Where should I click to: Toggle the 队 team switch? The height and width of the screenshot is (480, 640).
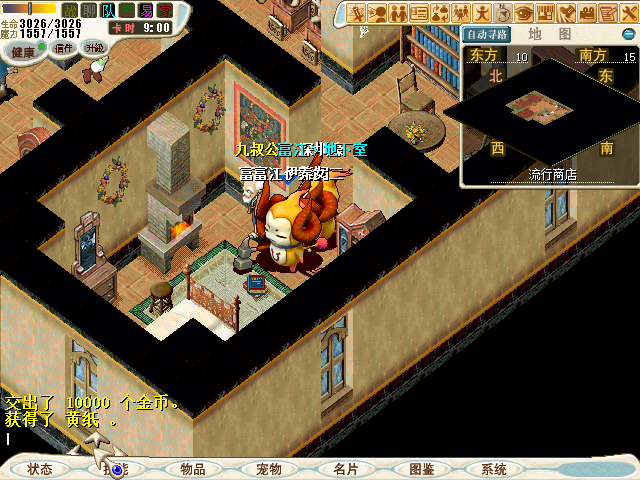[x=108, y=10]
